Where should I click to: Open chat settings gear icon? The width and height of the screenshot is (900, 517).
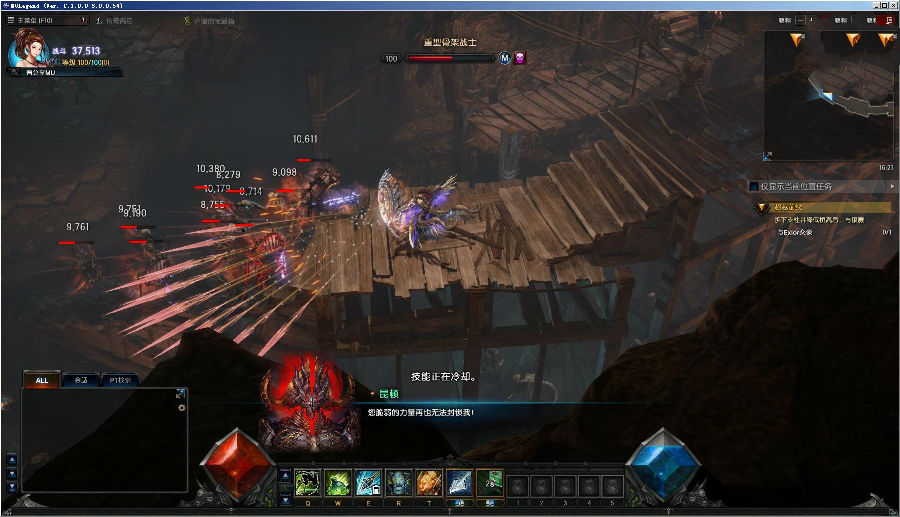pos(181,407)
